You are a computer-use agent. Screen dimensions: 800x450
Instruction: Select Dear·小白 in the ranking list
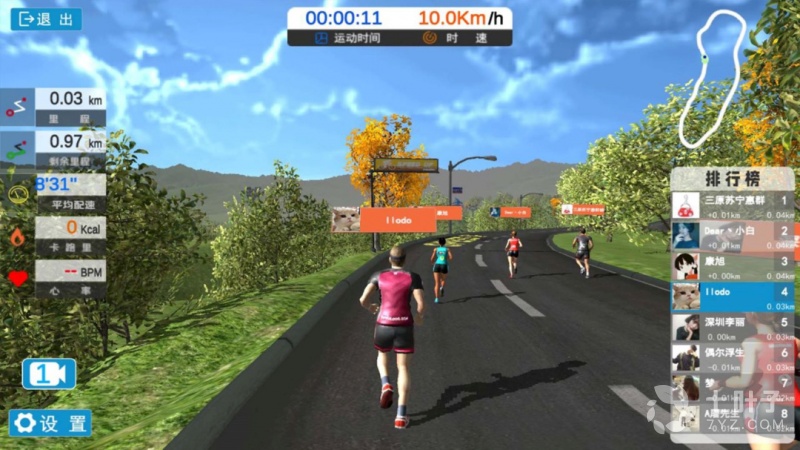pyautogui.click(x=732, y=235)
